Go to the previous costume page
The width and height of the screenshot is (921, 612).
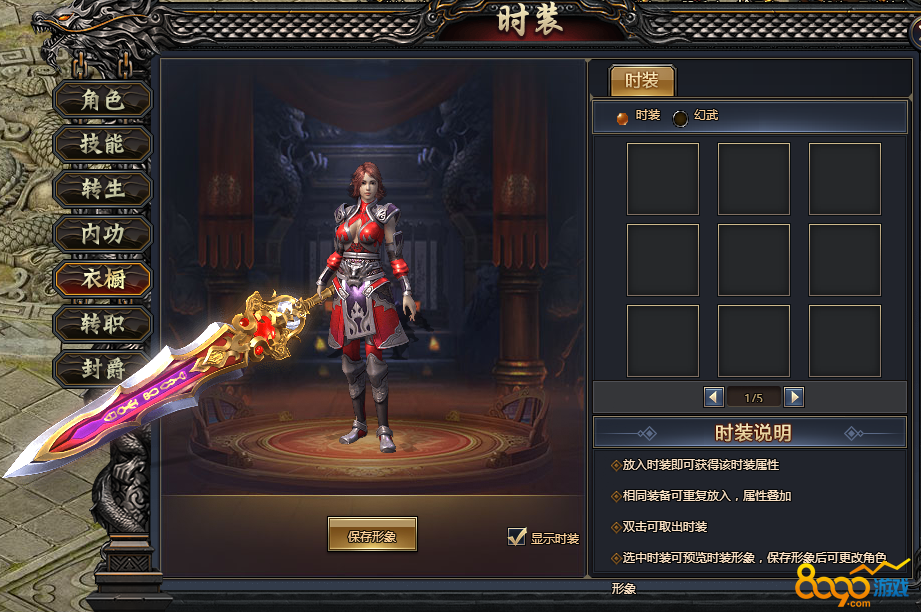pos(714,397)
